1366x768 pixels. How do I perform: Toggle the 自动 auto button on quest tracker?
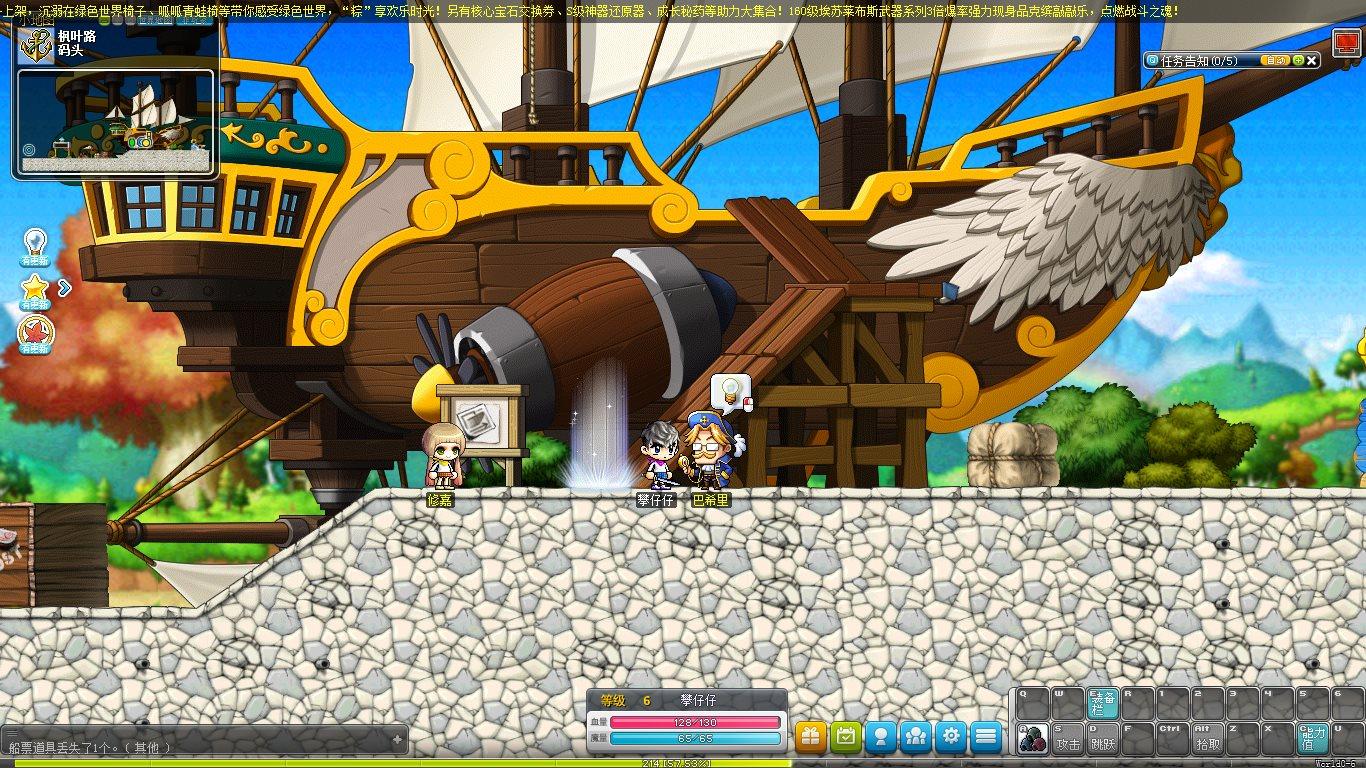coord(1275,61)
